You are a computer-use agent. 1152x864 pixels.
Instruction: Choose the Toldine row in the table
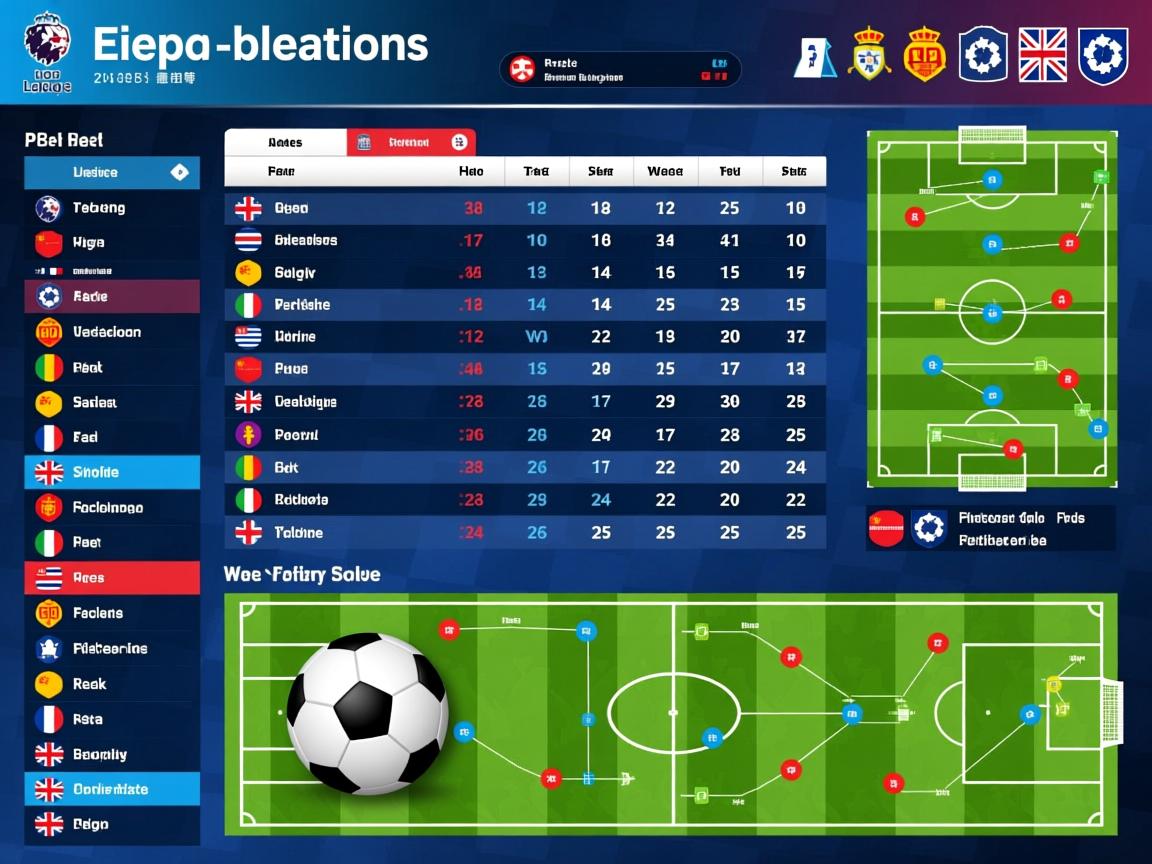tap(525, 532)
